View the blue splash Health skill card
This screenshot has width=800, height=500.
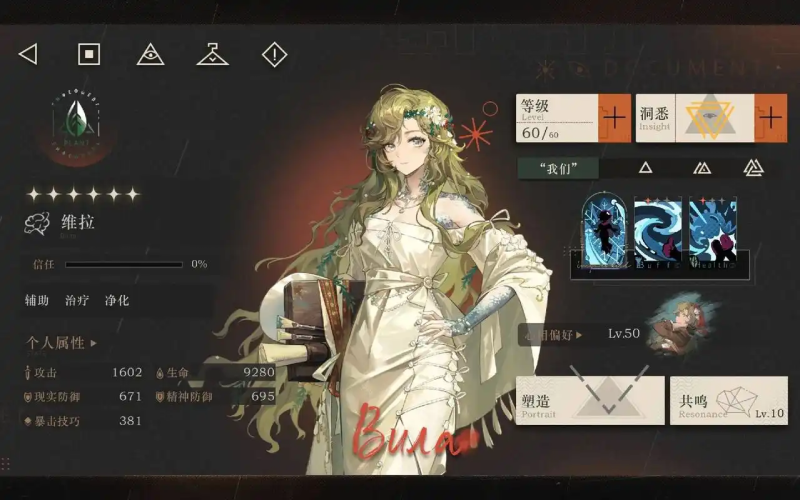(x=712, y=230)
